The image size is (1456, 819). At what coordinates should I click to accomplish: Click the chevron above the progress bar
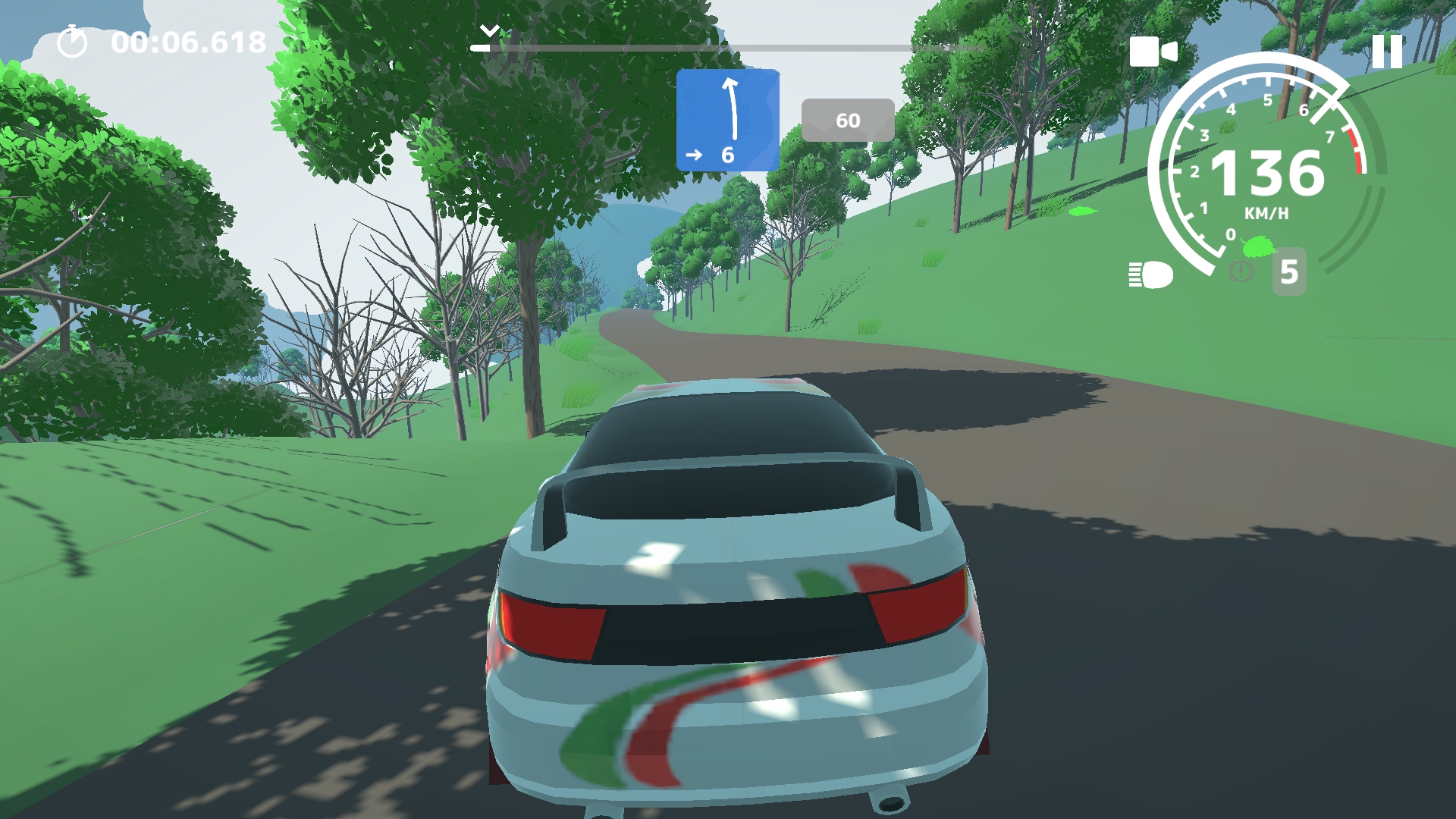(491, 30)
